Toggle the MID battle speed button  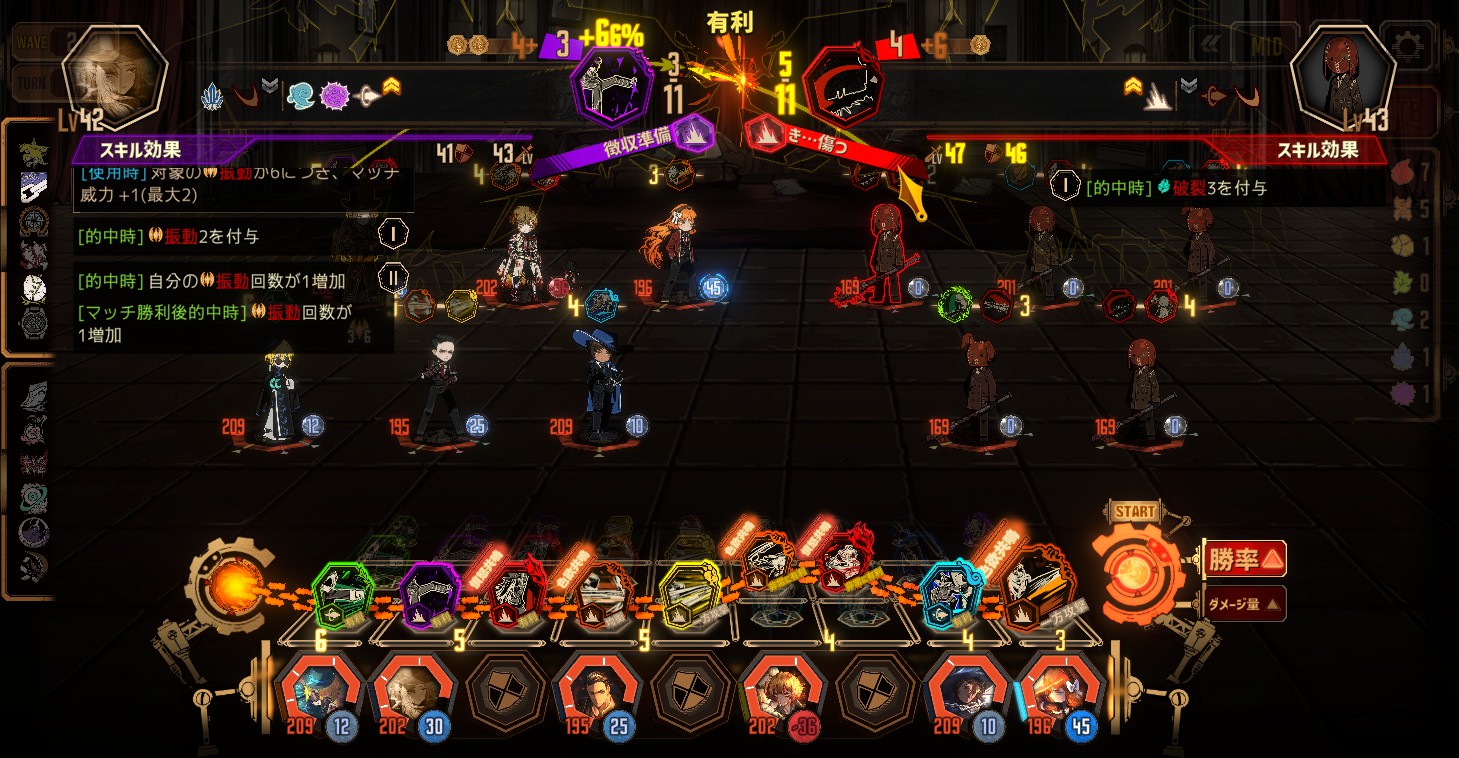1264,45
